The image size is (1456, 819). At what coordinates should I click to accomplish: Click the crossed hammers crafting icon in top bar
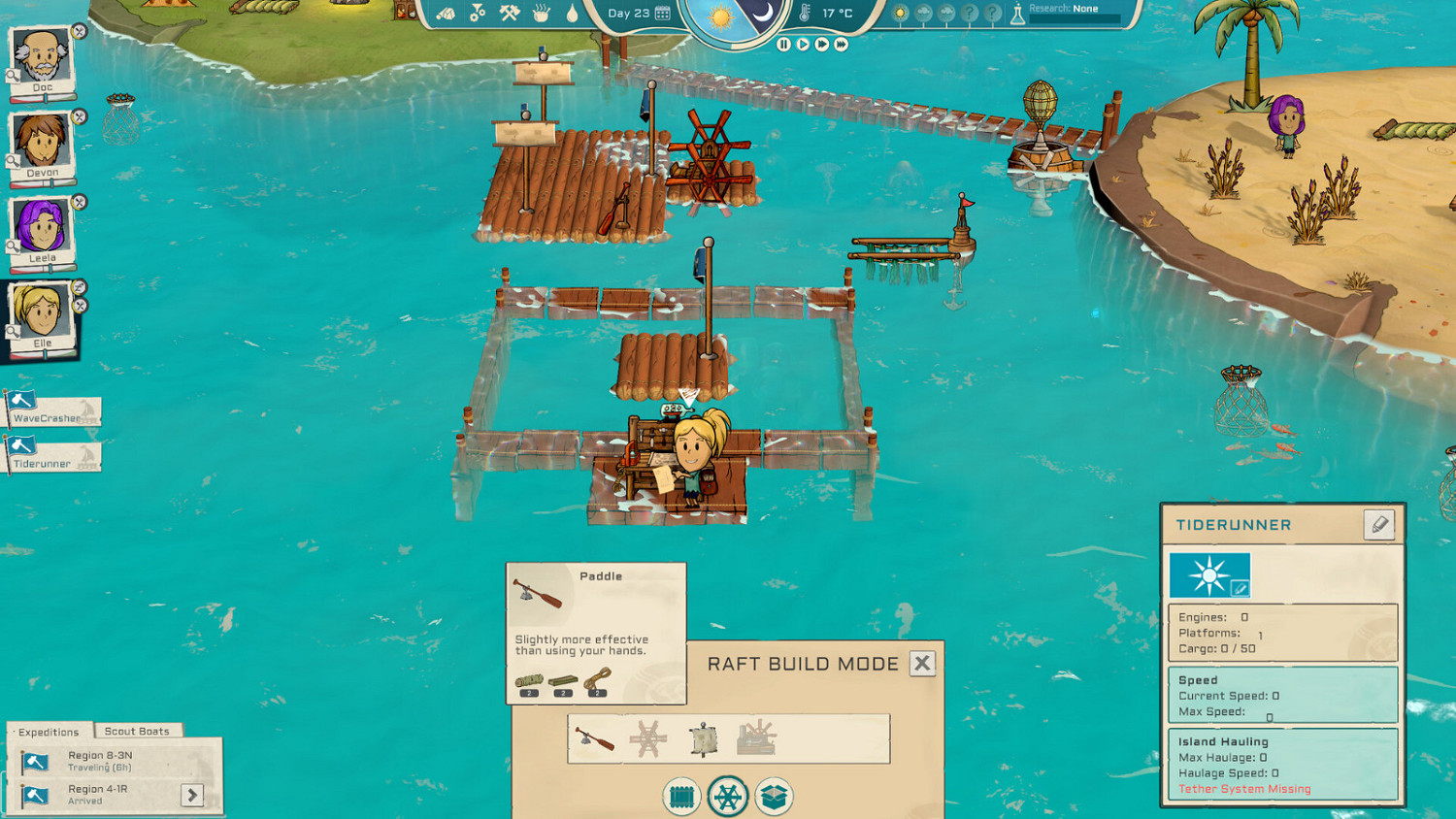tap(508, 13)
